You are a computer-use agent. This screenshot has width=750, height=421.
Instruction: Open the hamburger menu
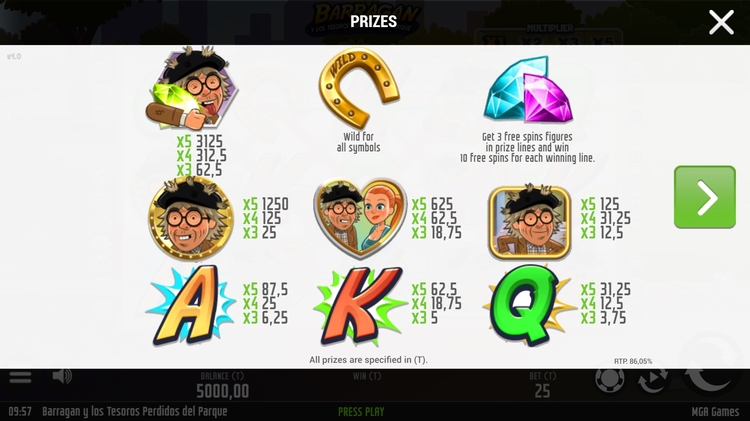tap(20, 377)
